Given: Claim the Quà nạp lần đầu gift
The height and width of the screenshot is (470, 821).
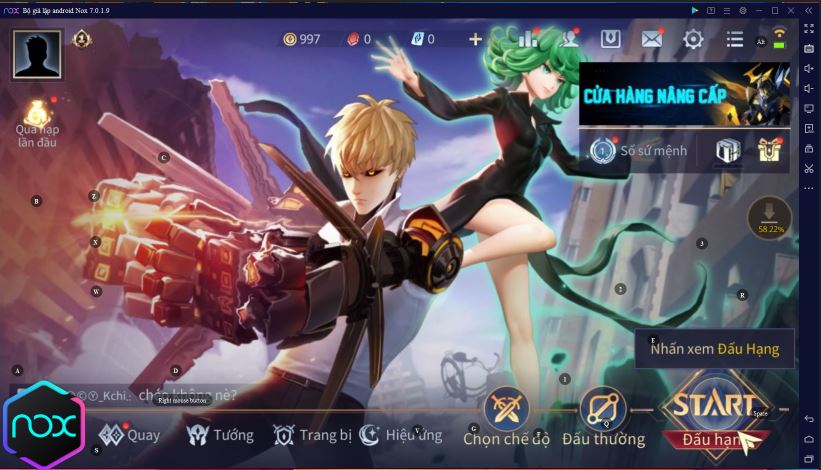Looking at the screenshot, I should [x=37, y=122].
